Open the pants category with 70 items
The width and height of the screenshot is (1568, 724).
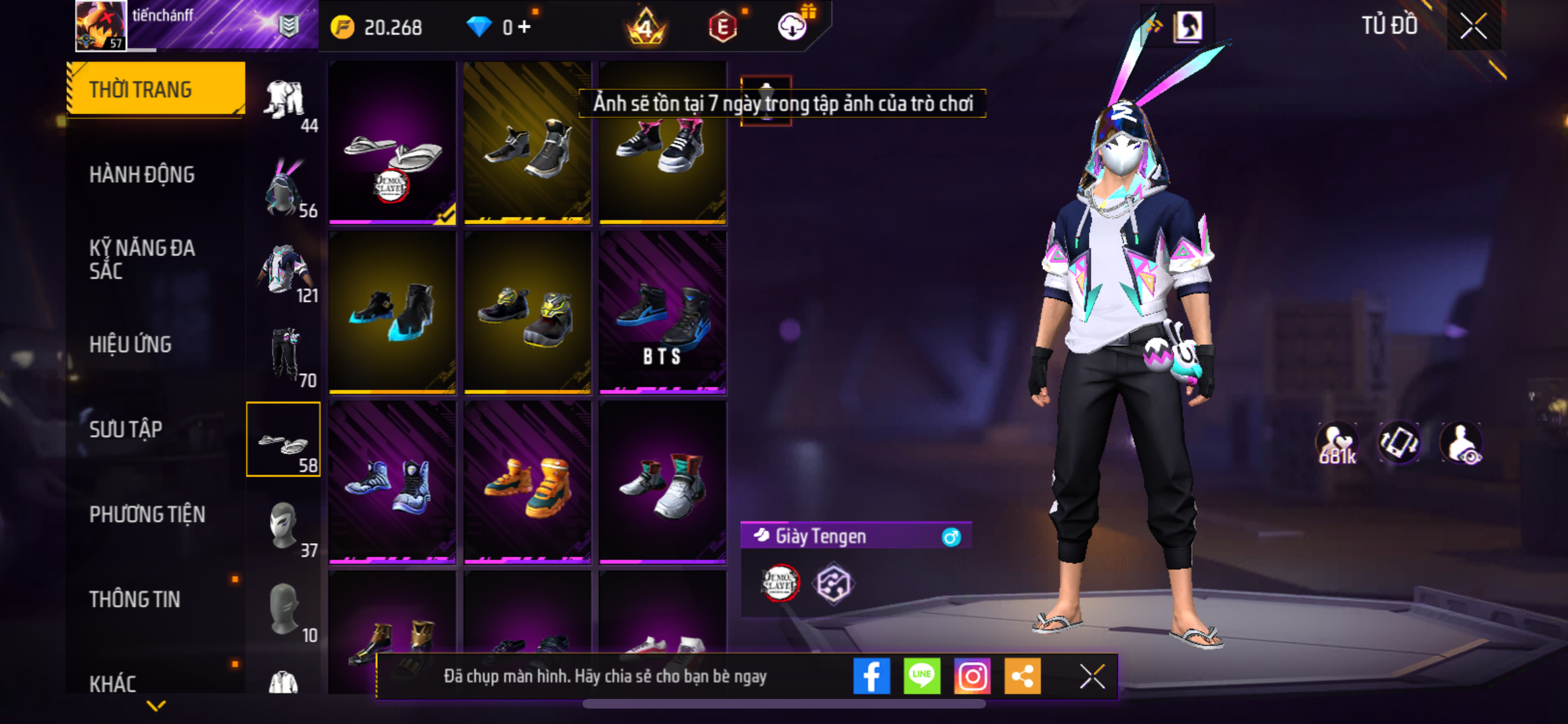tap(285, 355)
